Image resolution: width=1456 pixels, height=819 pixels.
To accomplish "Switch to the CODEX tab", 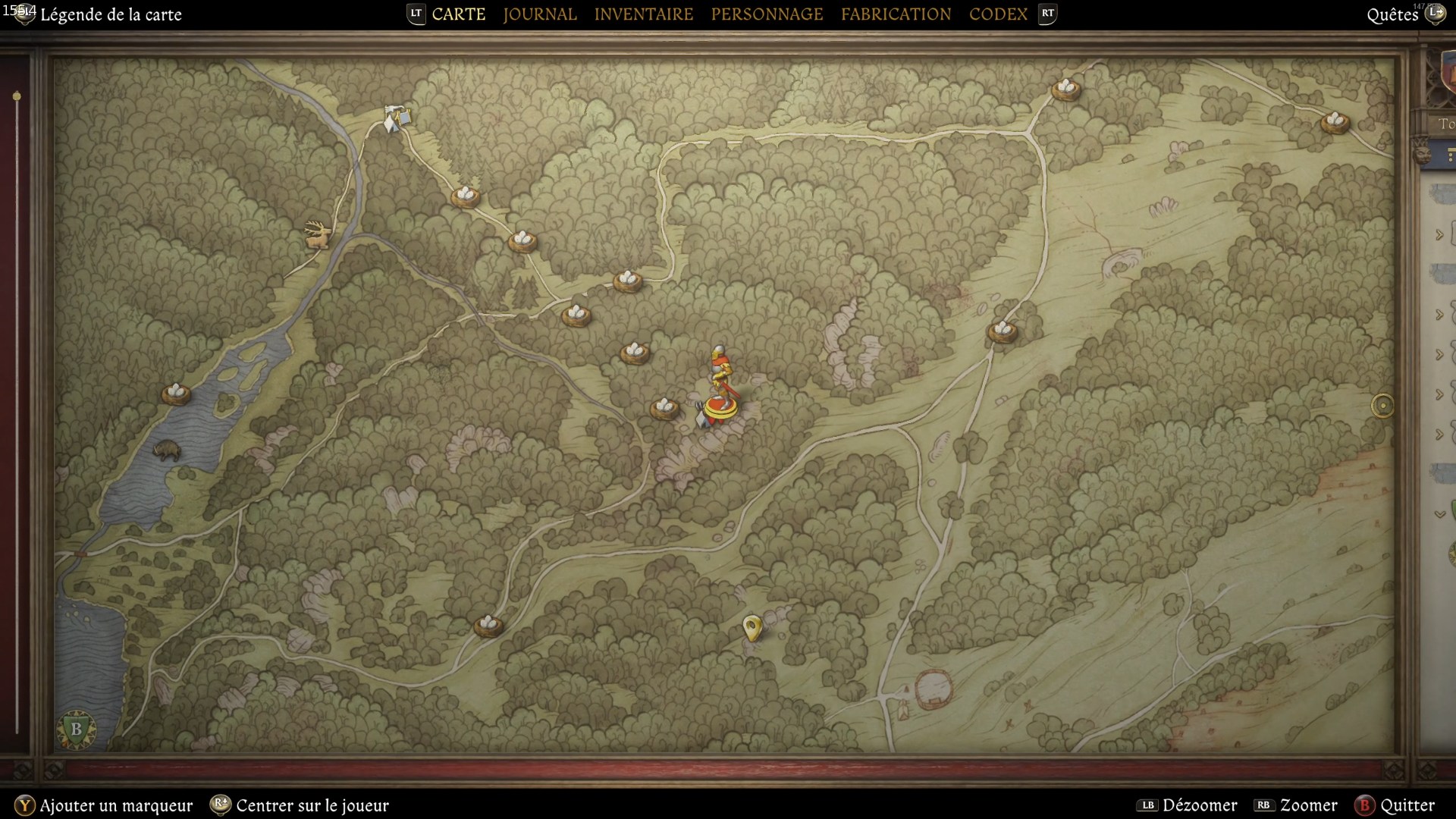I will 997,14.
